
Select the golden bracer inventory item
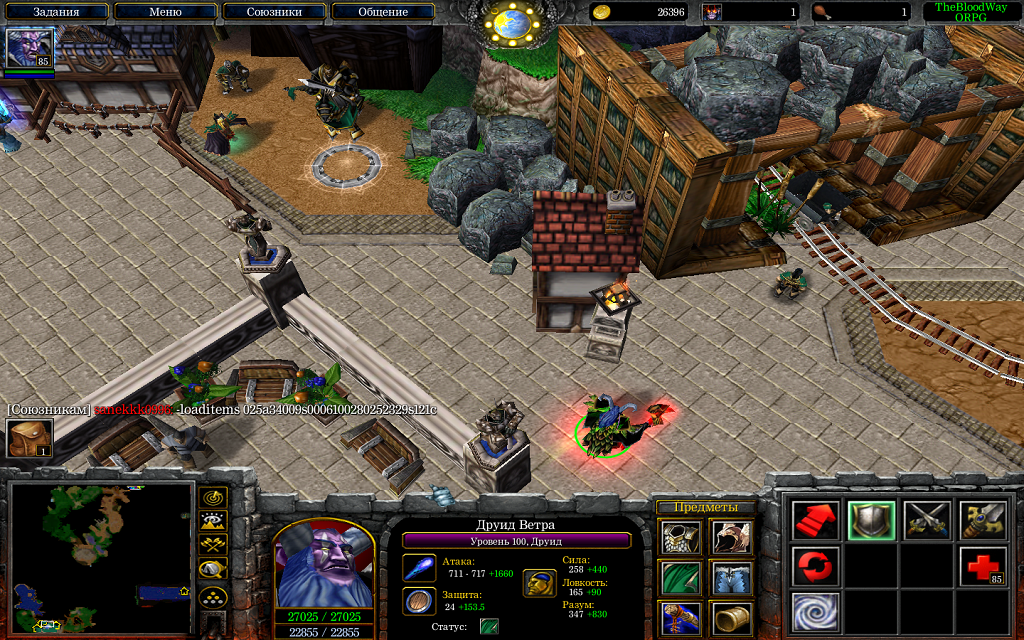[x=731, y=619]
